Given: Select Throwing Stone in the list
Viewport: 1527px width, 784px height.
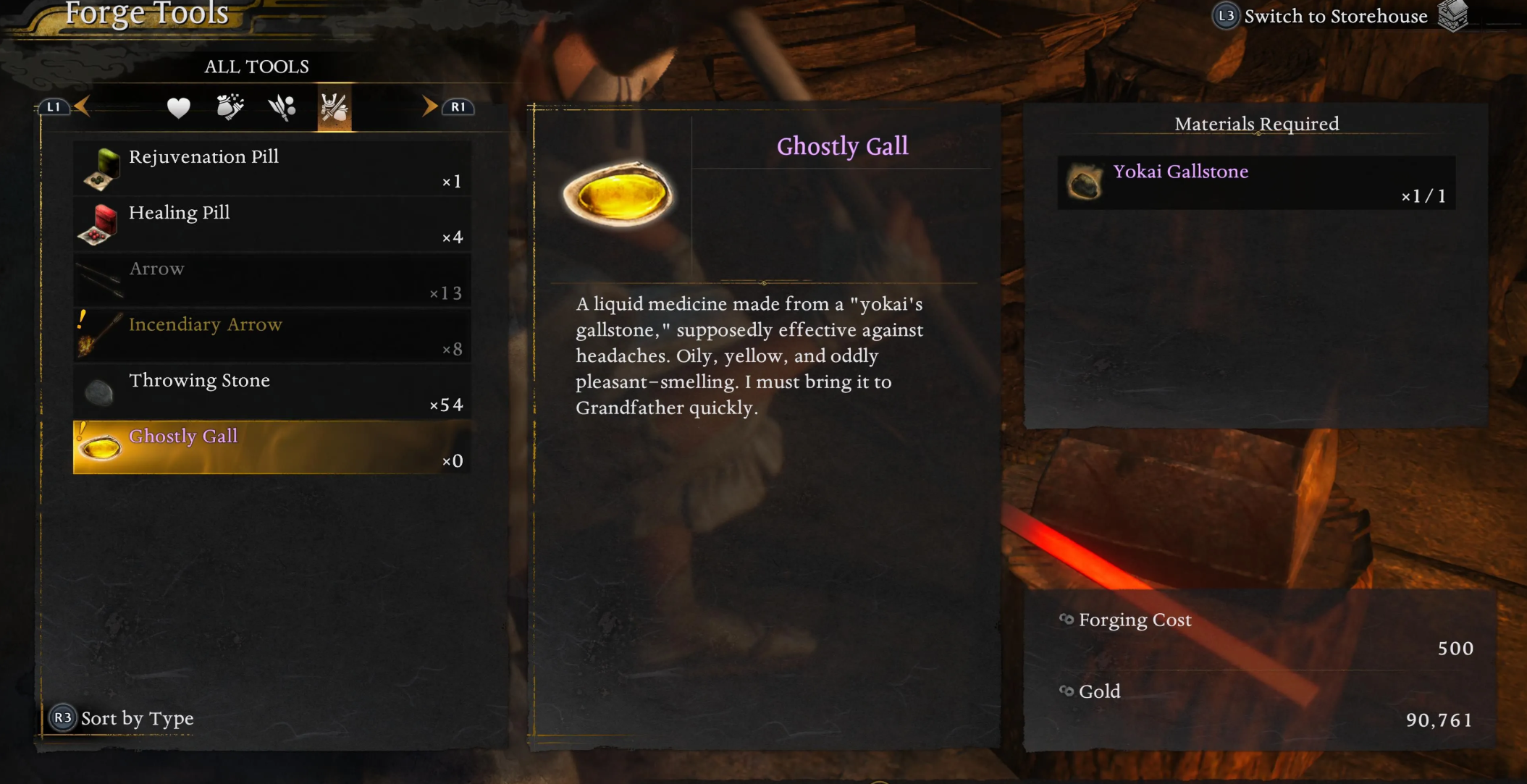Looking at the screenshot, I should (x=272, y=392).
